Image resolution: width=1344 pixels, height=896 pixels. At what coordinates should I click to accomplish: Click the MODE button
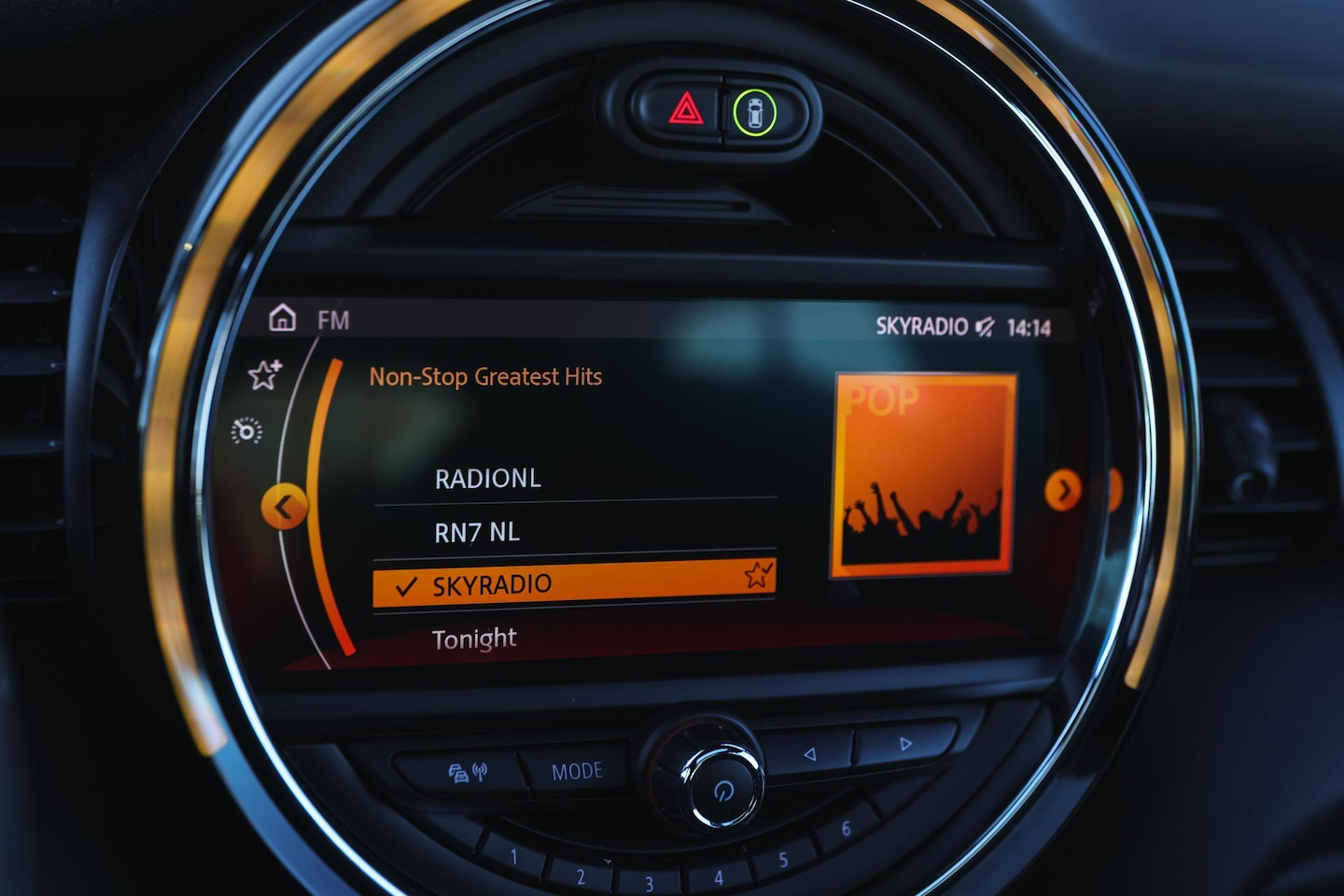[577, 771]
